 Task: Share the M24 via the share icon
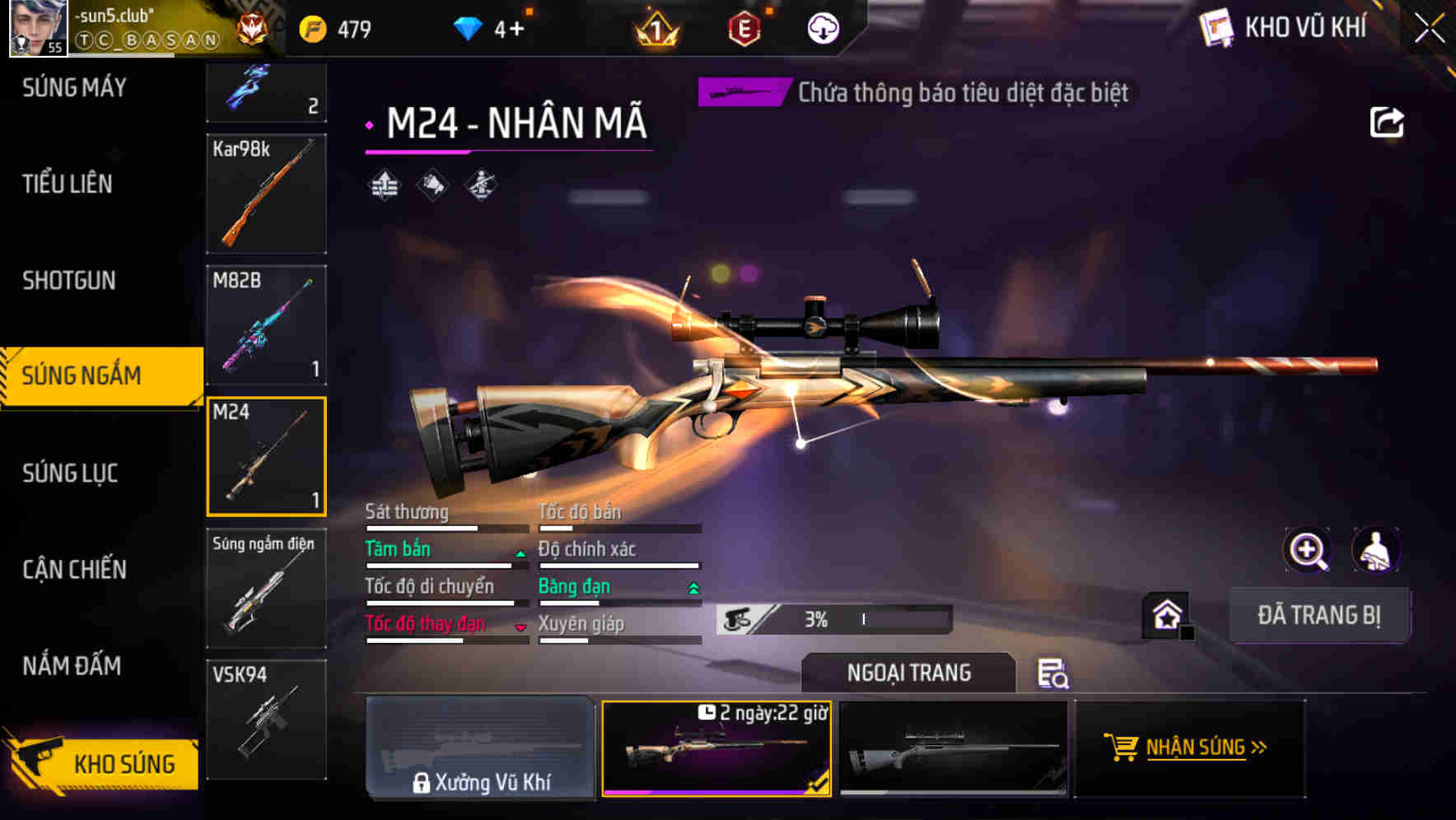point(1388,120)
